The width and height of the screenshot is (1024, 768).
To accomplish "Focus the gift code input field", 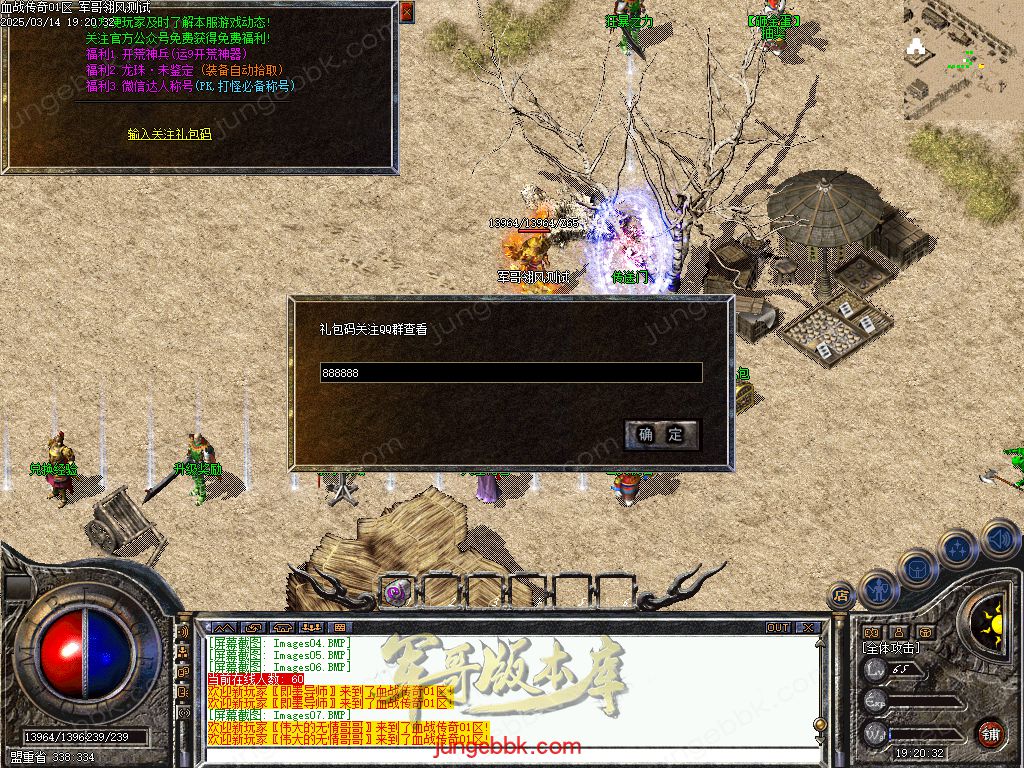I will pyautogui.click(x=510, y=373).
